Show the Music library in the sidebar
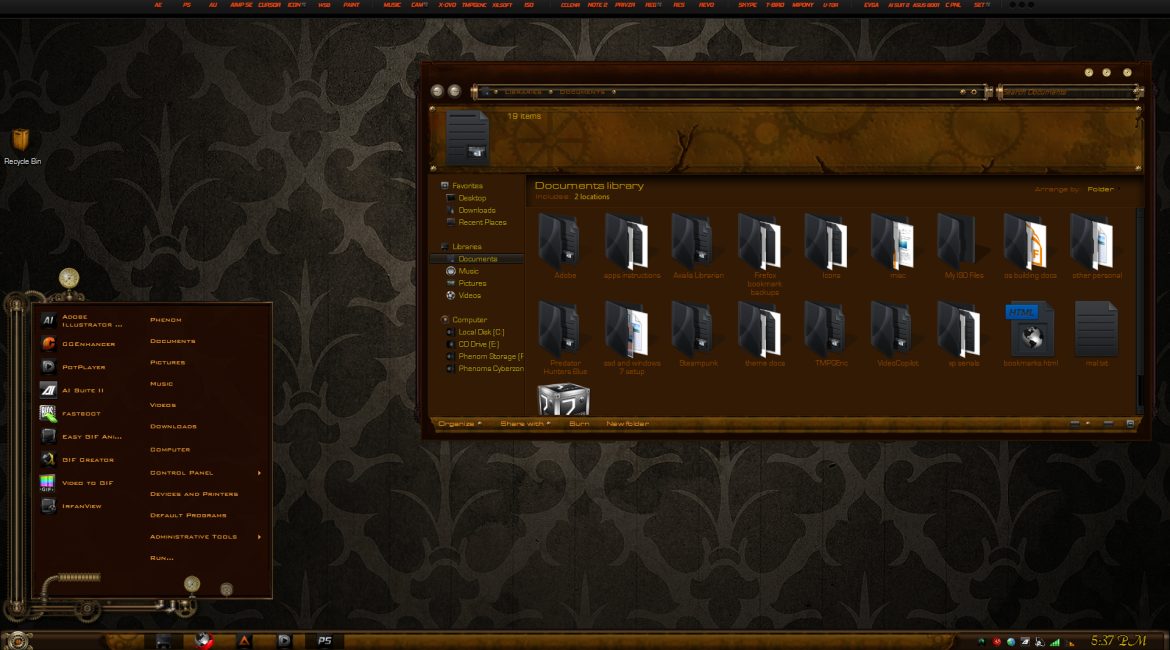The height and width of the screenshot is (650, 1170). point(468,271)
